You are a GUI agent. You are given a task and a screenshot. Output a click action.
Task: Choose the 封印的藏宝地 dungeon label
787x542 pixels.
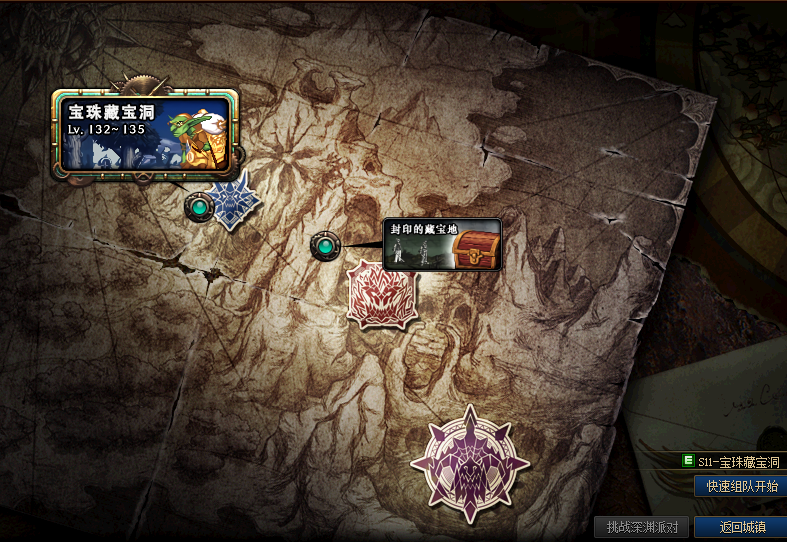click(x=442, y=245)
